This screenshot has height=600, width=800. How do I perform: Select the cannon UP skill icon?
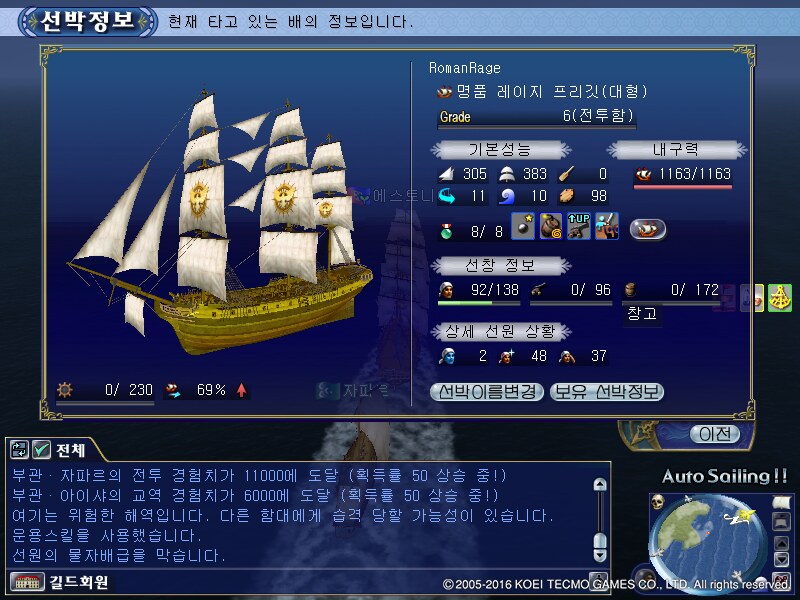(578, 228)
